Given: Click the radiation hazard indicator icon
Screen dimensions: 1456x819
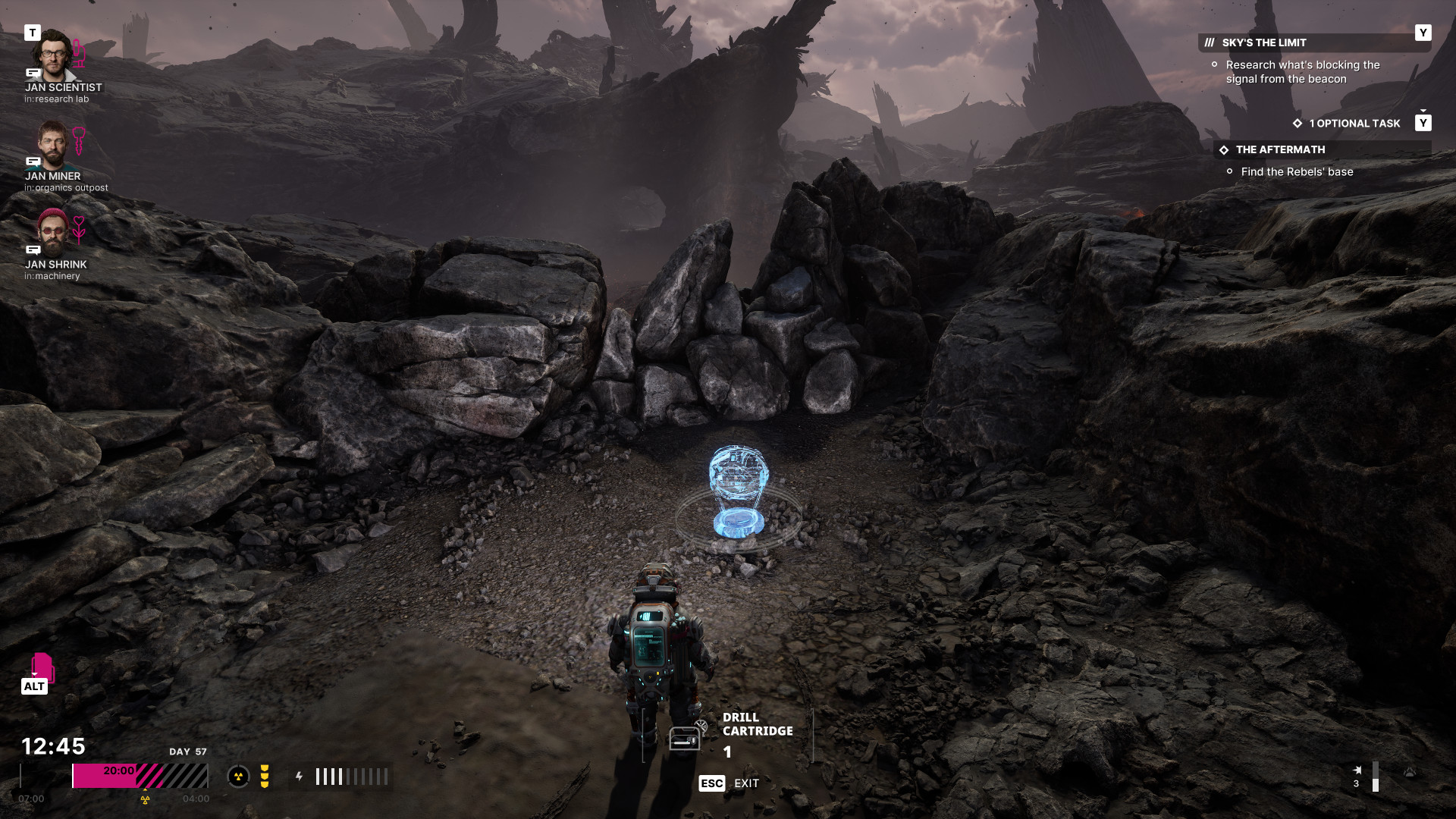Looking at the screenshot, I should coord(238,776).
